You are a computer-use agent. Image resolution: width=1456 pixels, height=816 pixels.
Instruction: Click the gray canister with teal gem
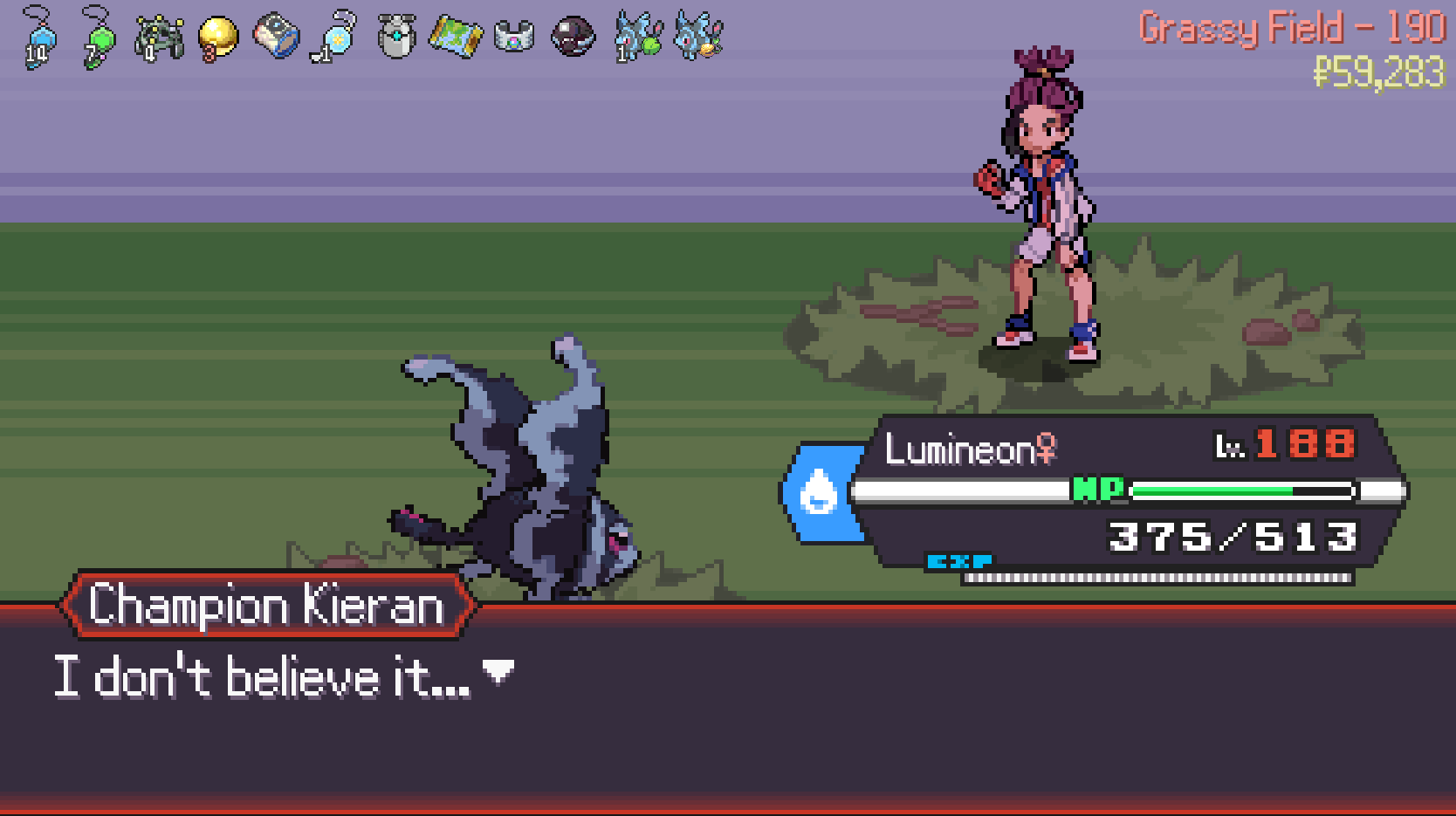(x=396, y=38)
